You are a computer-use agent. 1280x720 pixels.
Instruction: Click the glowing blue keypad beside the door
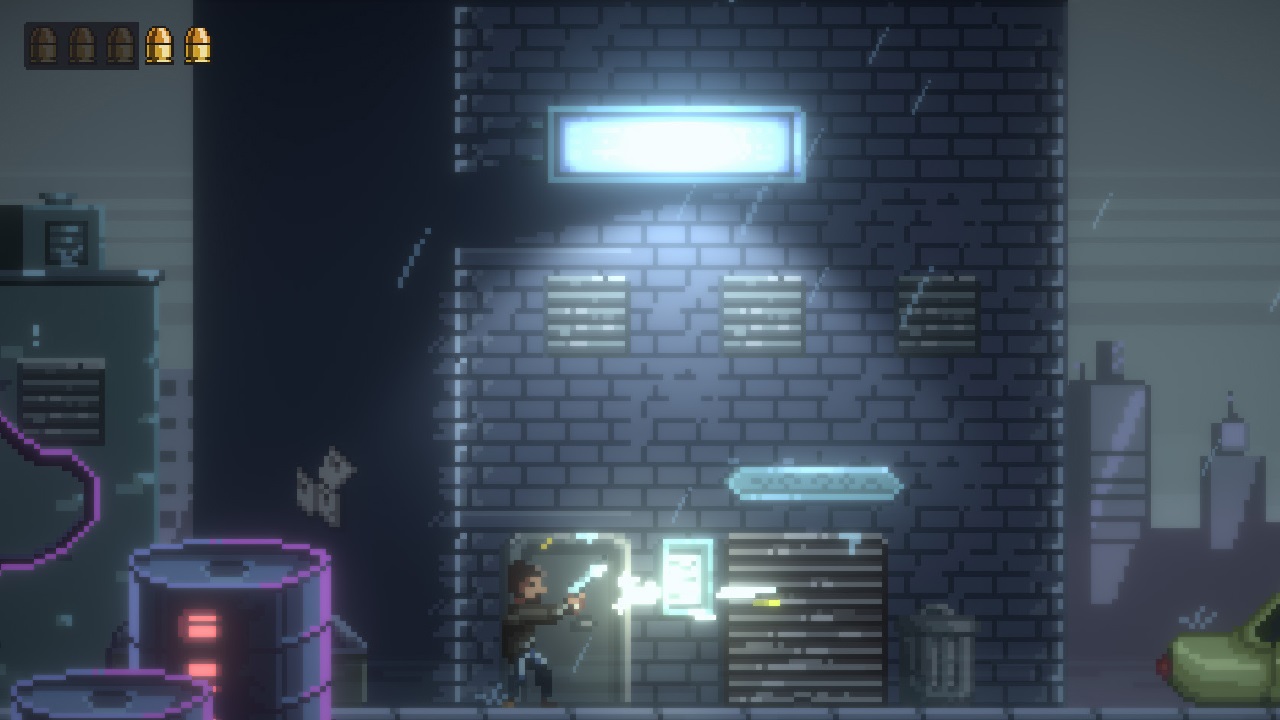(687, 578)
